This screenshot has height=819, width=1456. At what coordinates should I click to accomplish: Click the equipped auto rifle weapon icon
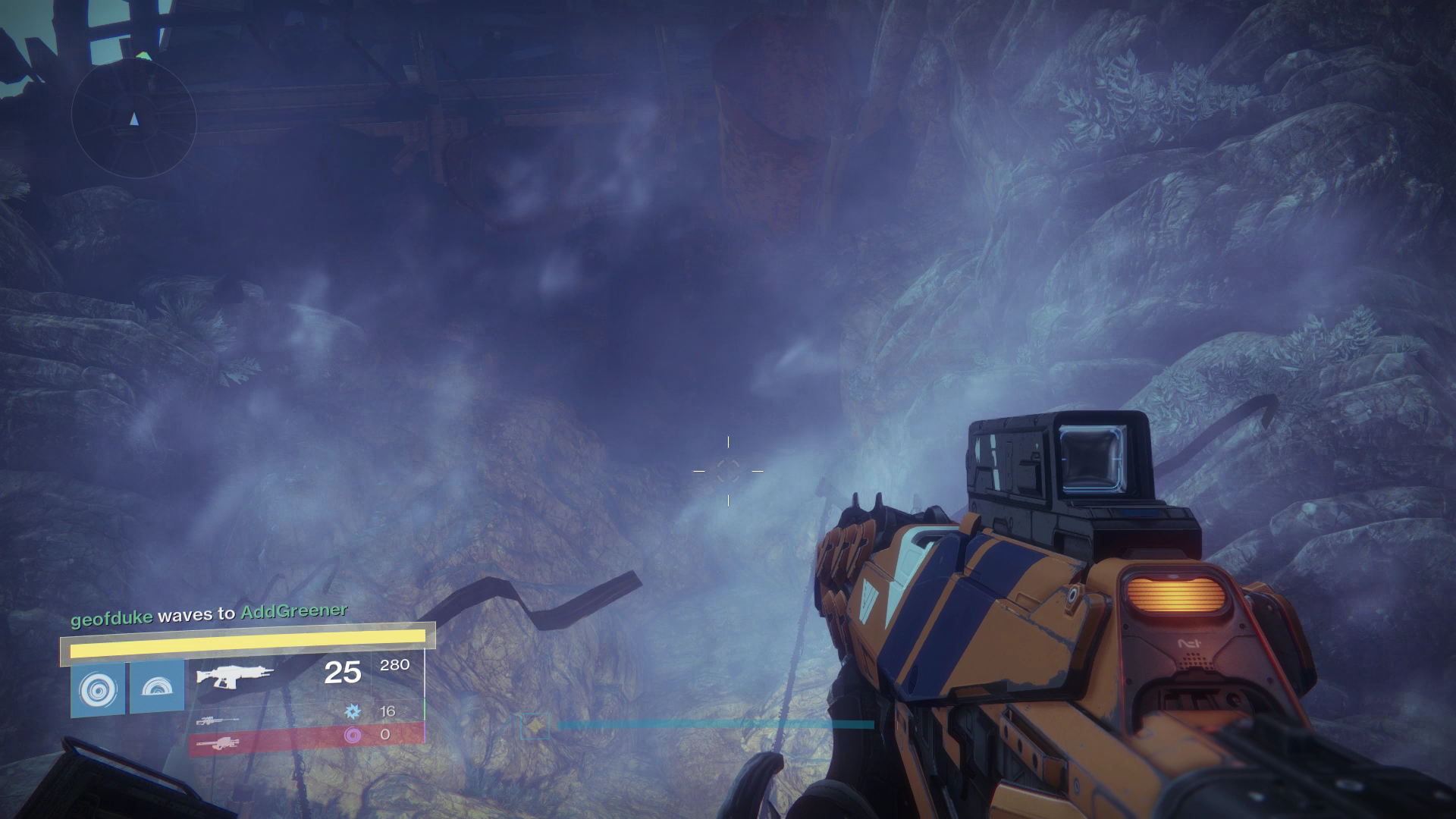(235, 676)
